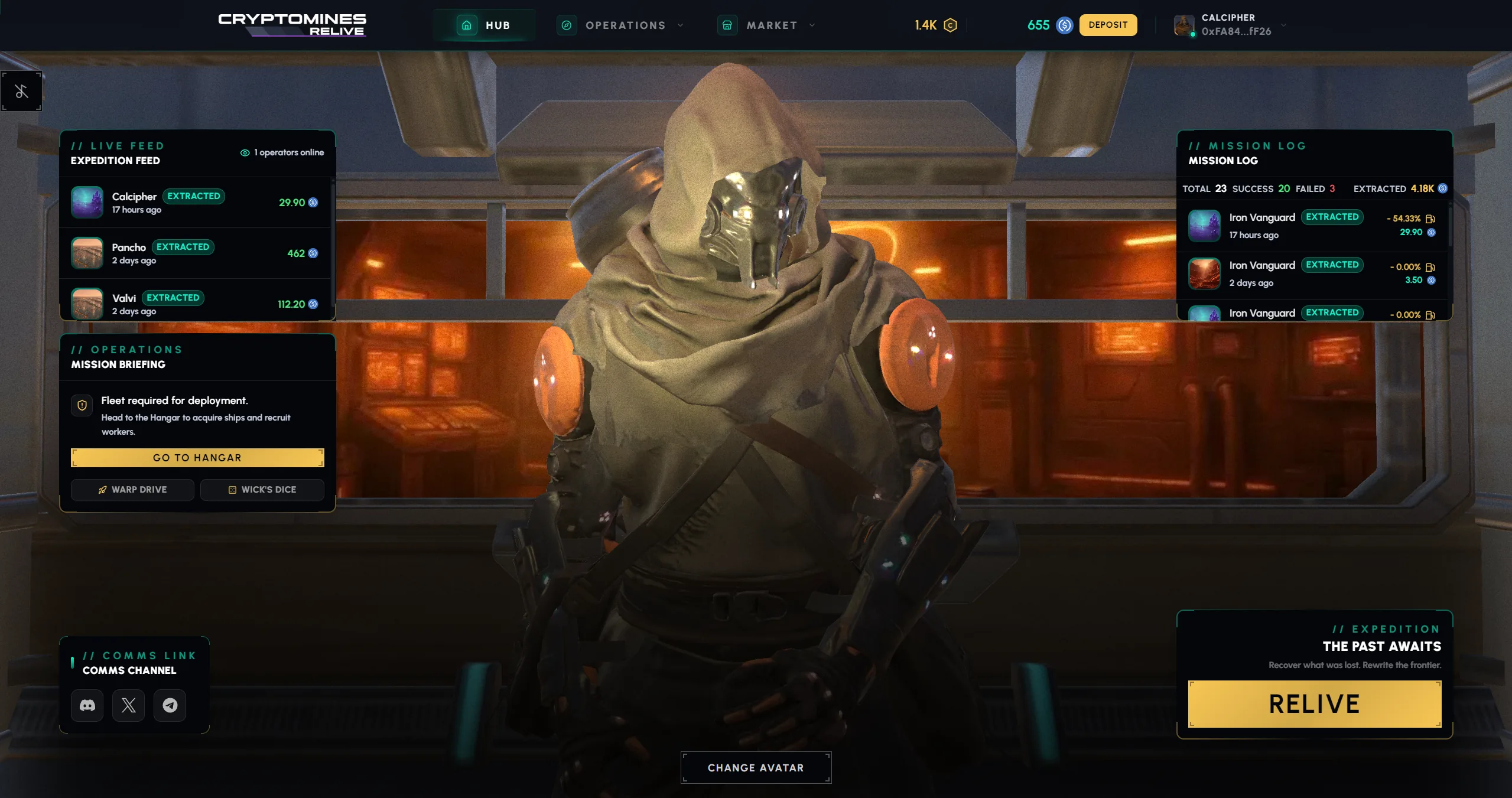Select Pancho's extracted expedition row

(195, 253)
